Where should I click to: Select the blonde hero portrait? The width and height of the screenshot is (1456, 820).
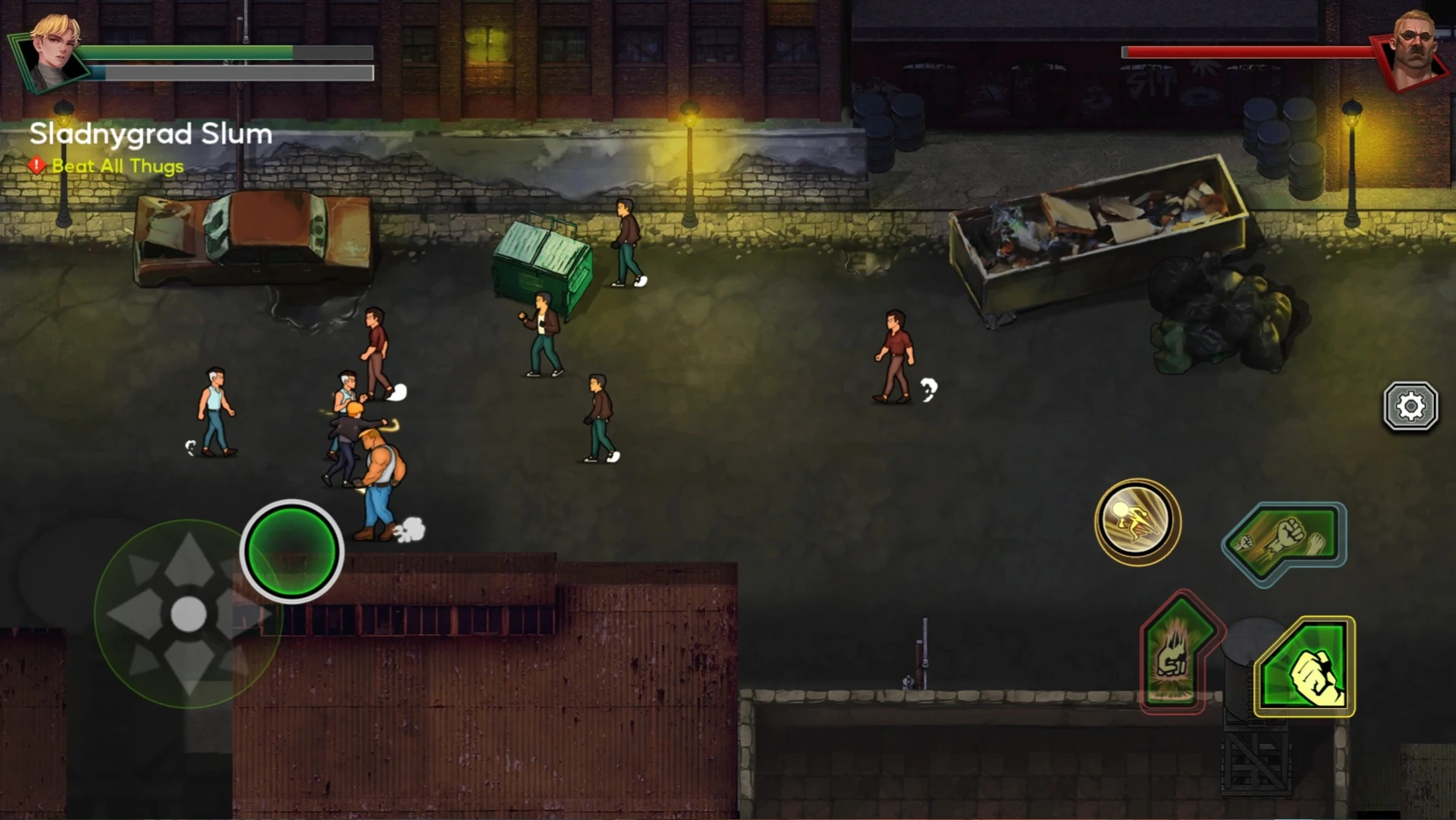52,53
